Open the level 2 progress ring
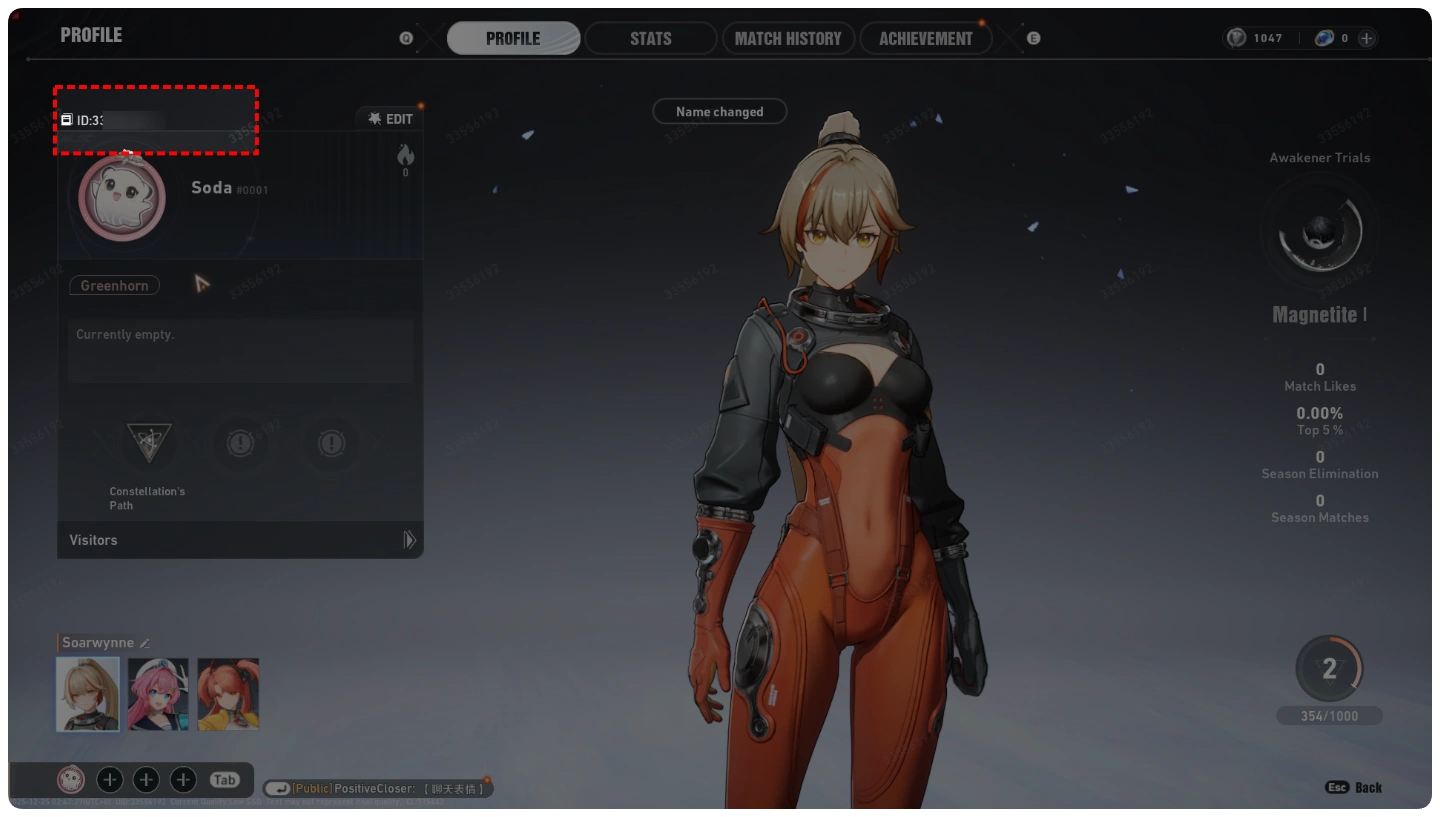The width and height of the screenshot is (1440, 817). [1329, 669]
